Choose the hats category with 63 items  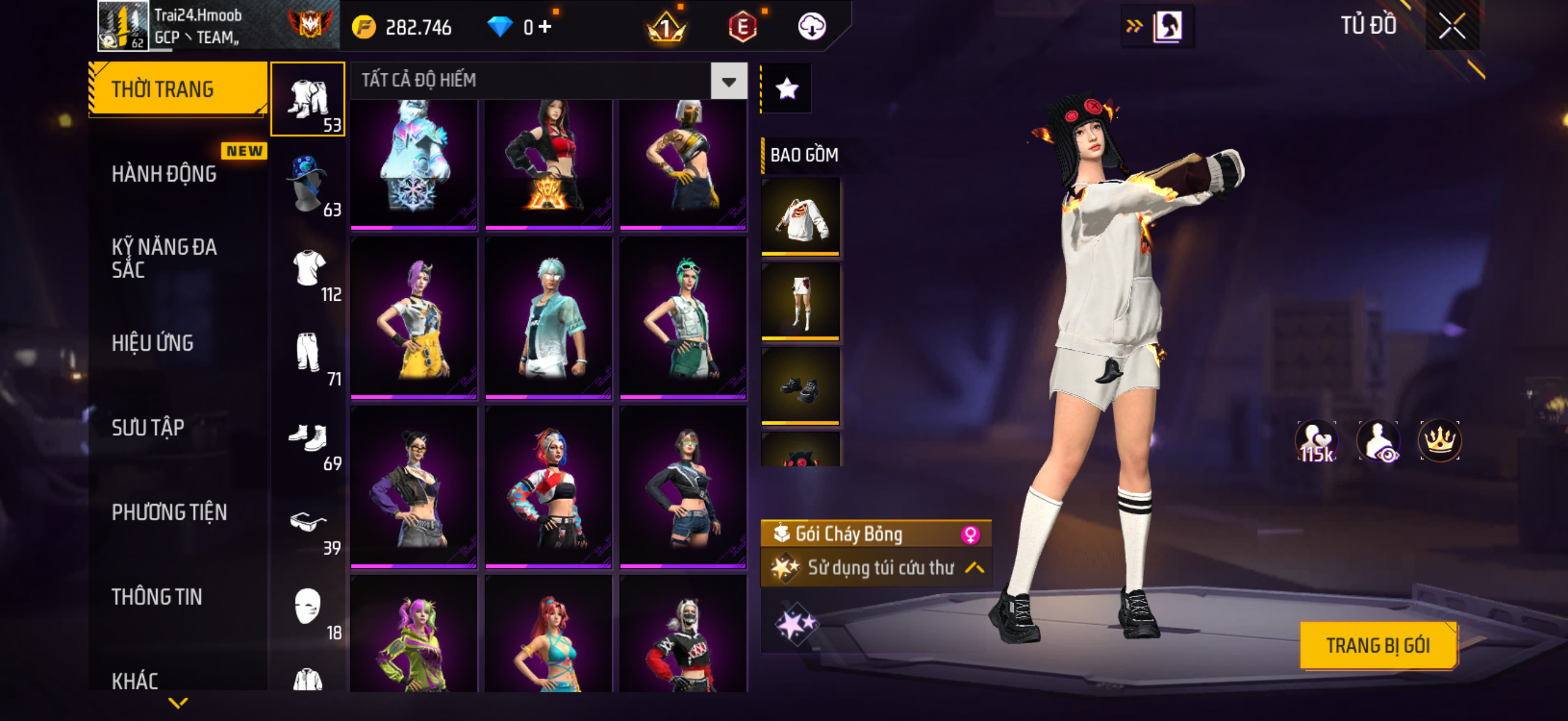point(308,184)
